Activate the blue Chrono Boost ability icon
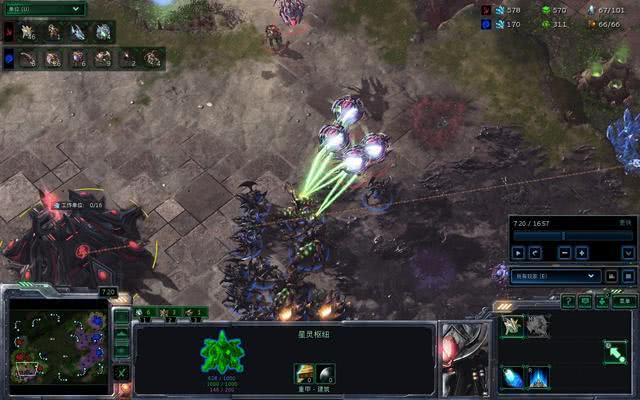This screenshot has width=640, height=400. pos(512,376)
